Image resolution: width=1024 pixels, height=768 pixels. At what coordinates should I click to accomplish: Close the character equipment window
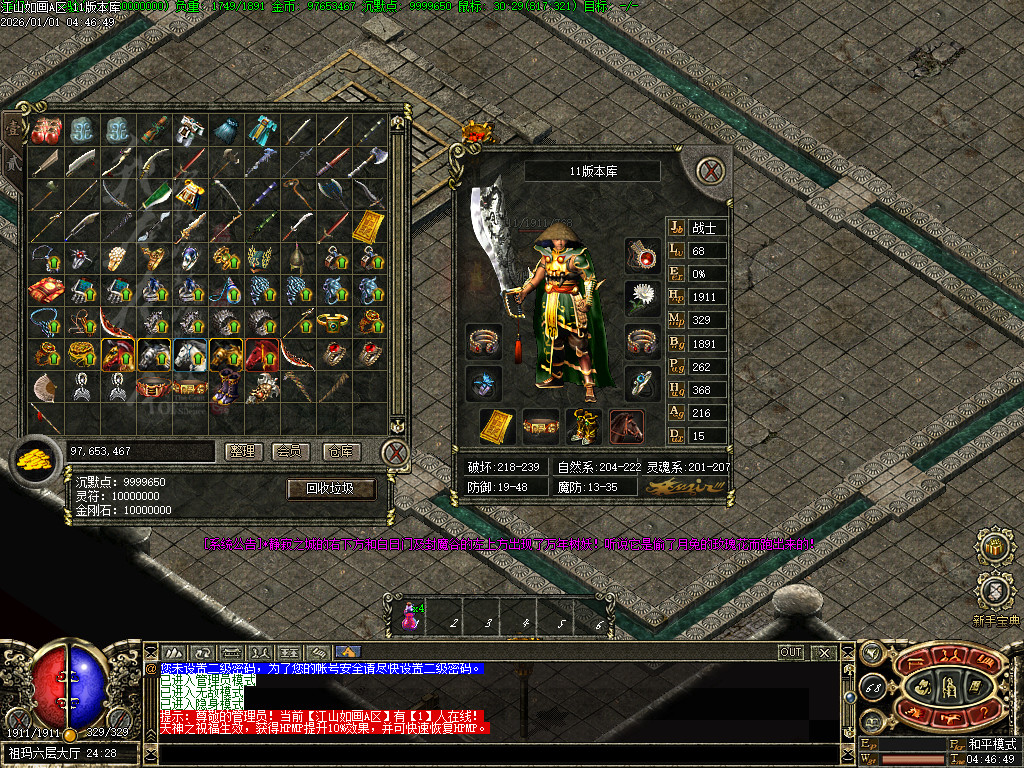tap(710, 170)
